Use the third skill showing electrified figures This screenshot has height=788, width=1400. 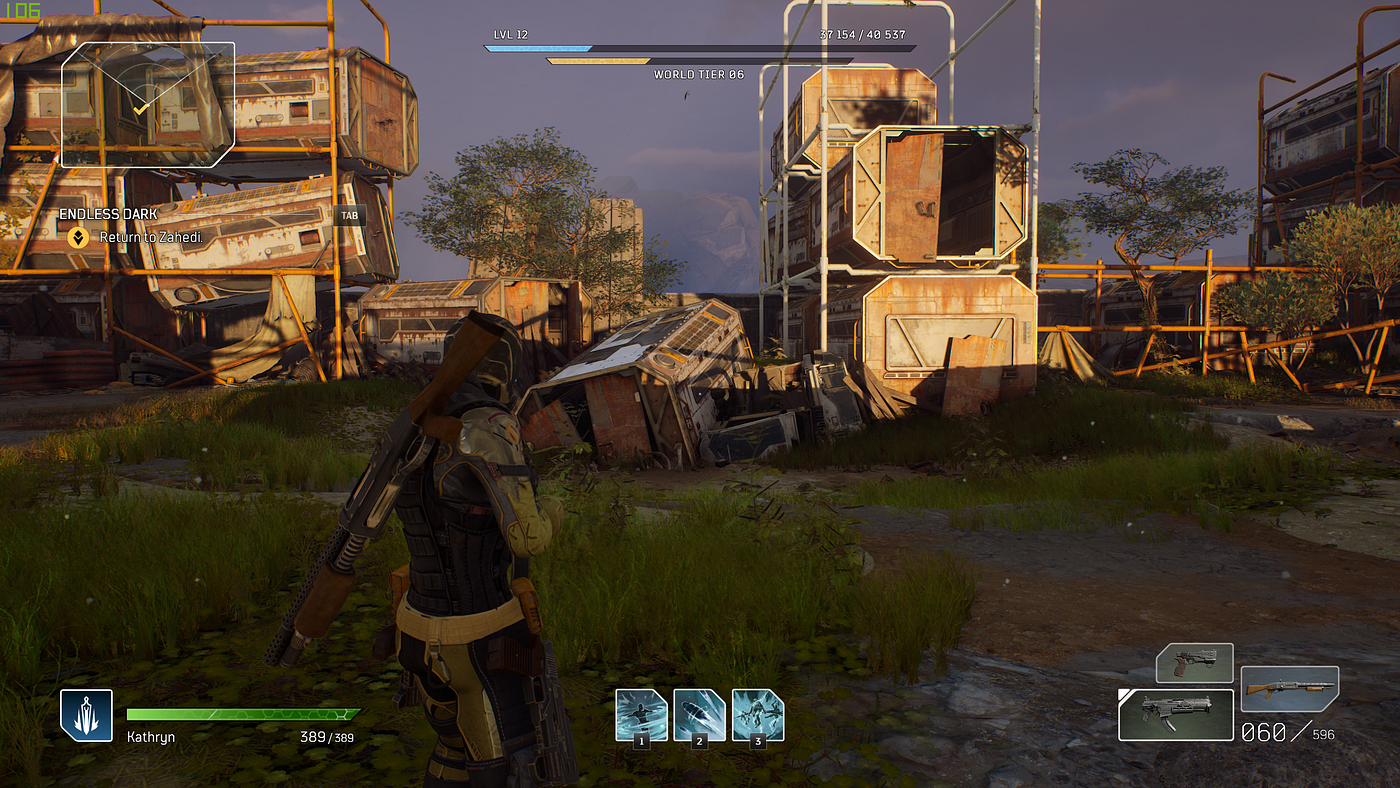pyautogui.click(x=758, y=714)
